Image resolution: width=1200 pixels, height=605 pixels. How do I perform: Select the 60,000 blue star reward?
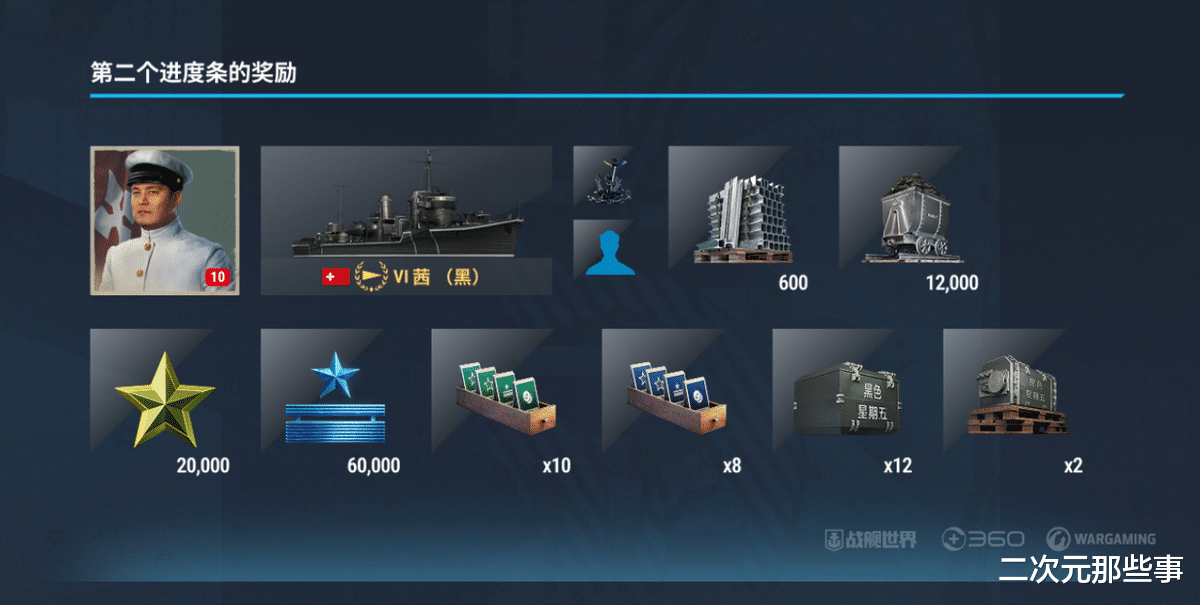coord(334,402)
